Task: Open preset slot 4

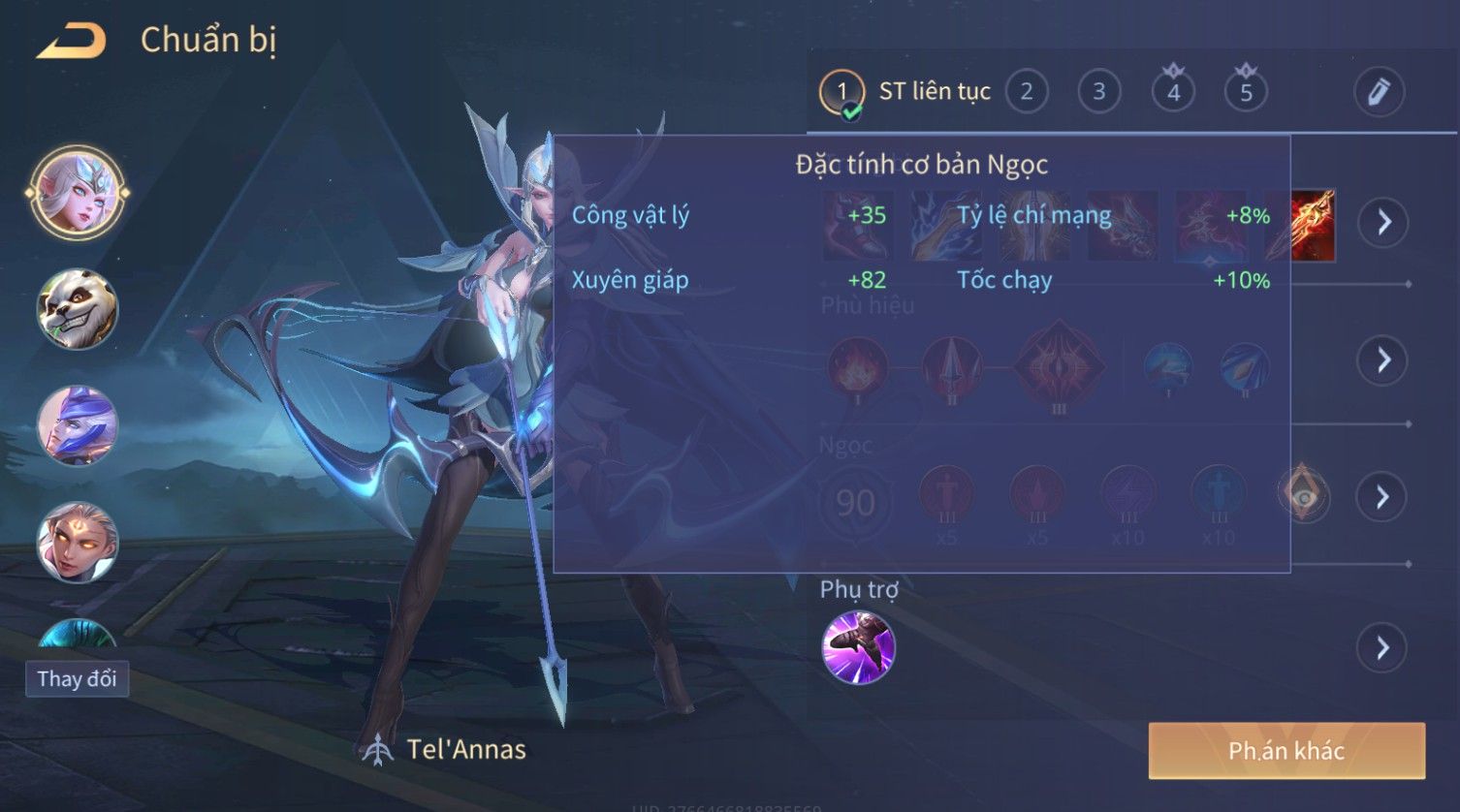Action: [1173, 92]
